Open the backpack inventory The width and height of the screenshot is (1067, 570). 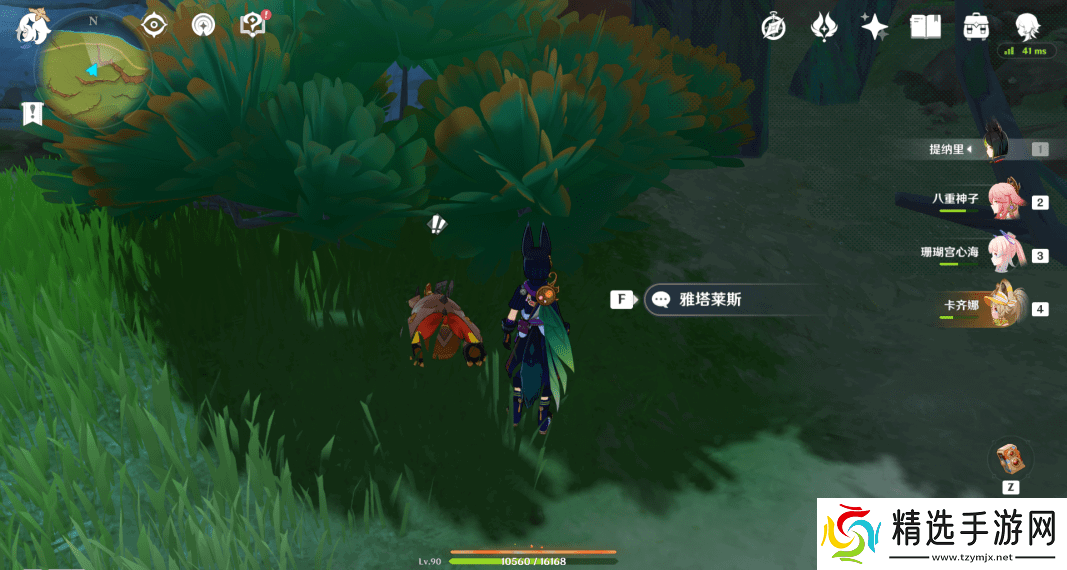(976, 27)
